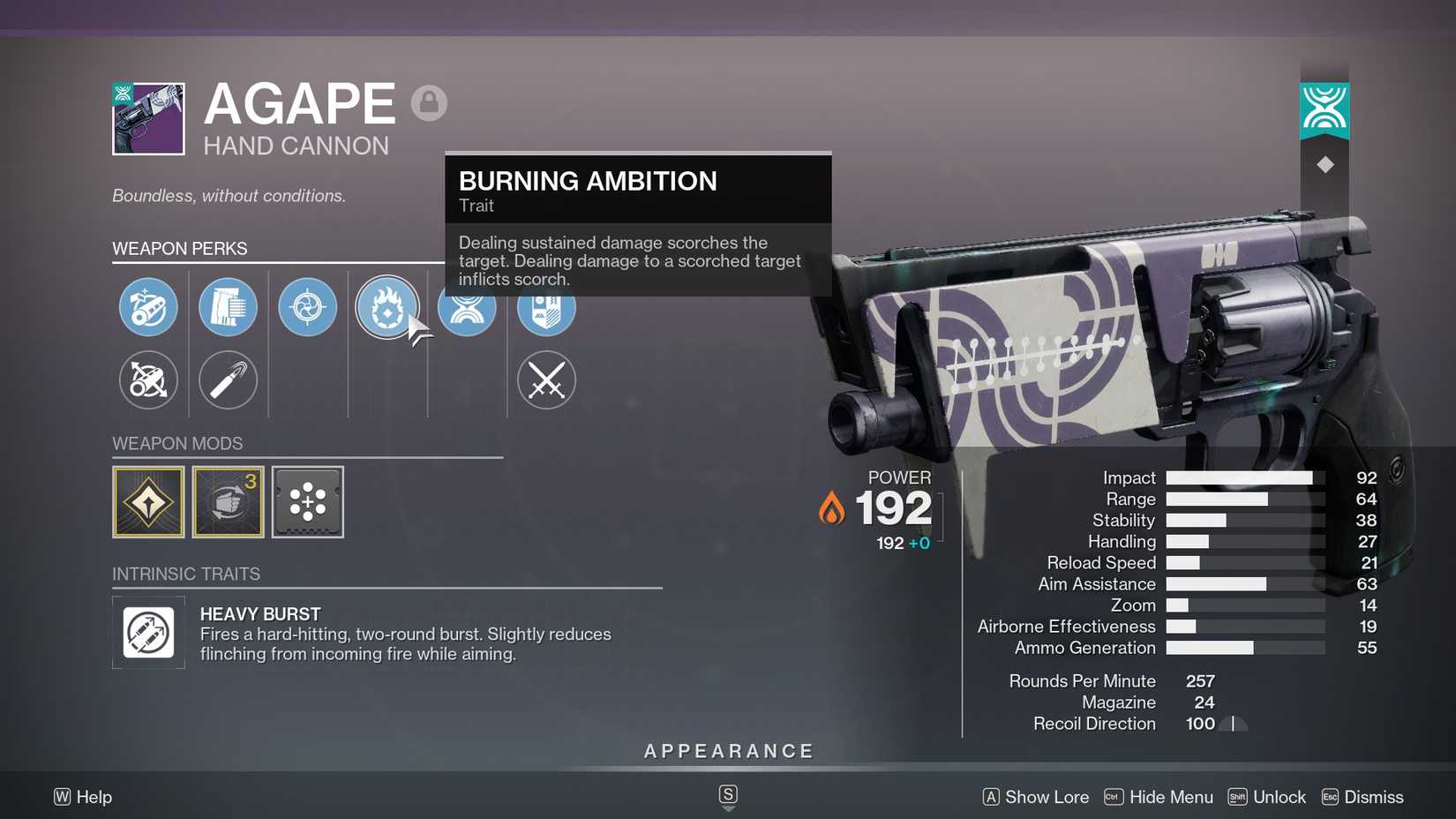This screenshot has height=819, width=1456.
Task: Select the barrel perk in the first column
Action: click(147, 307)
